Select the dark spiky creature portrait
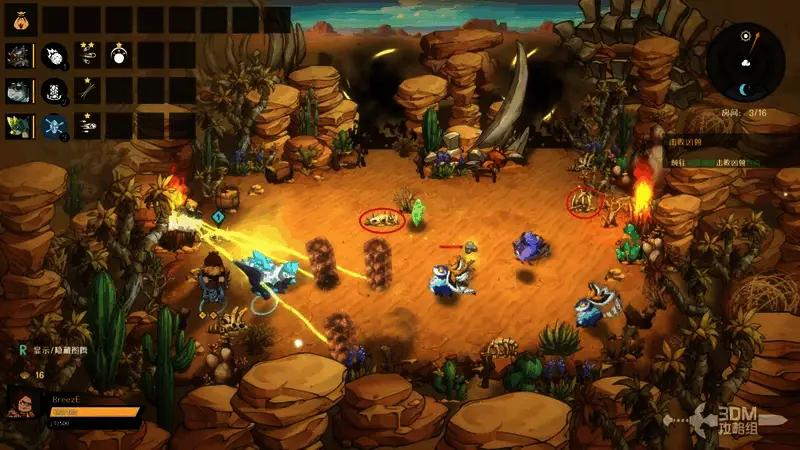 [x=20, y=55]
